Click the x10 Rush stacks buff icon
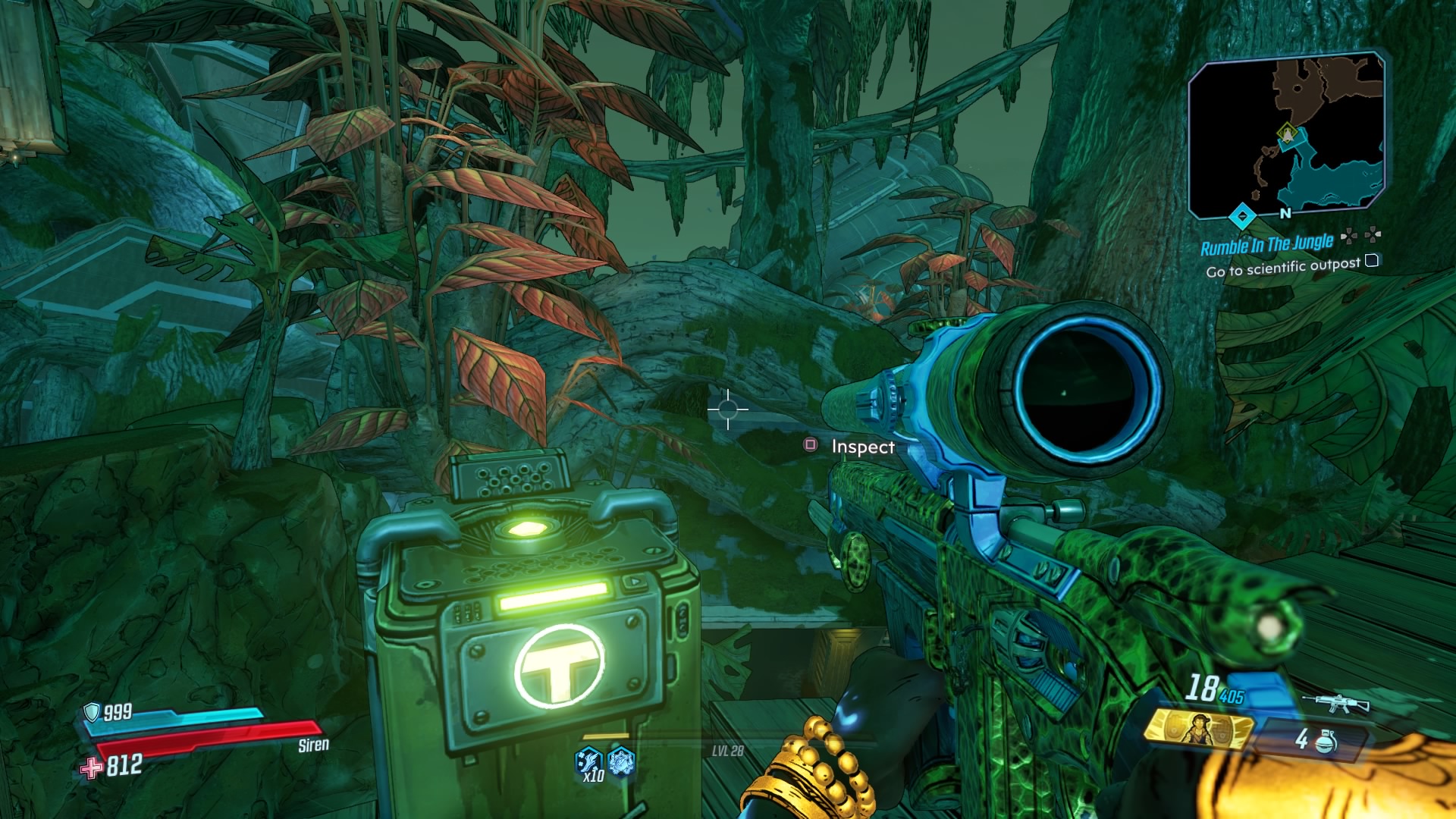 click(x=588, y=761)
